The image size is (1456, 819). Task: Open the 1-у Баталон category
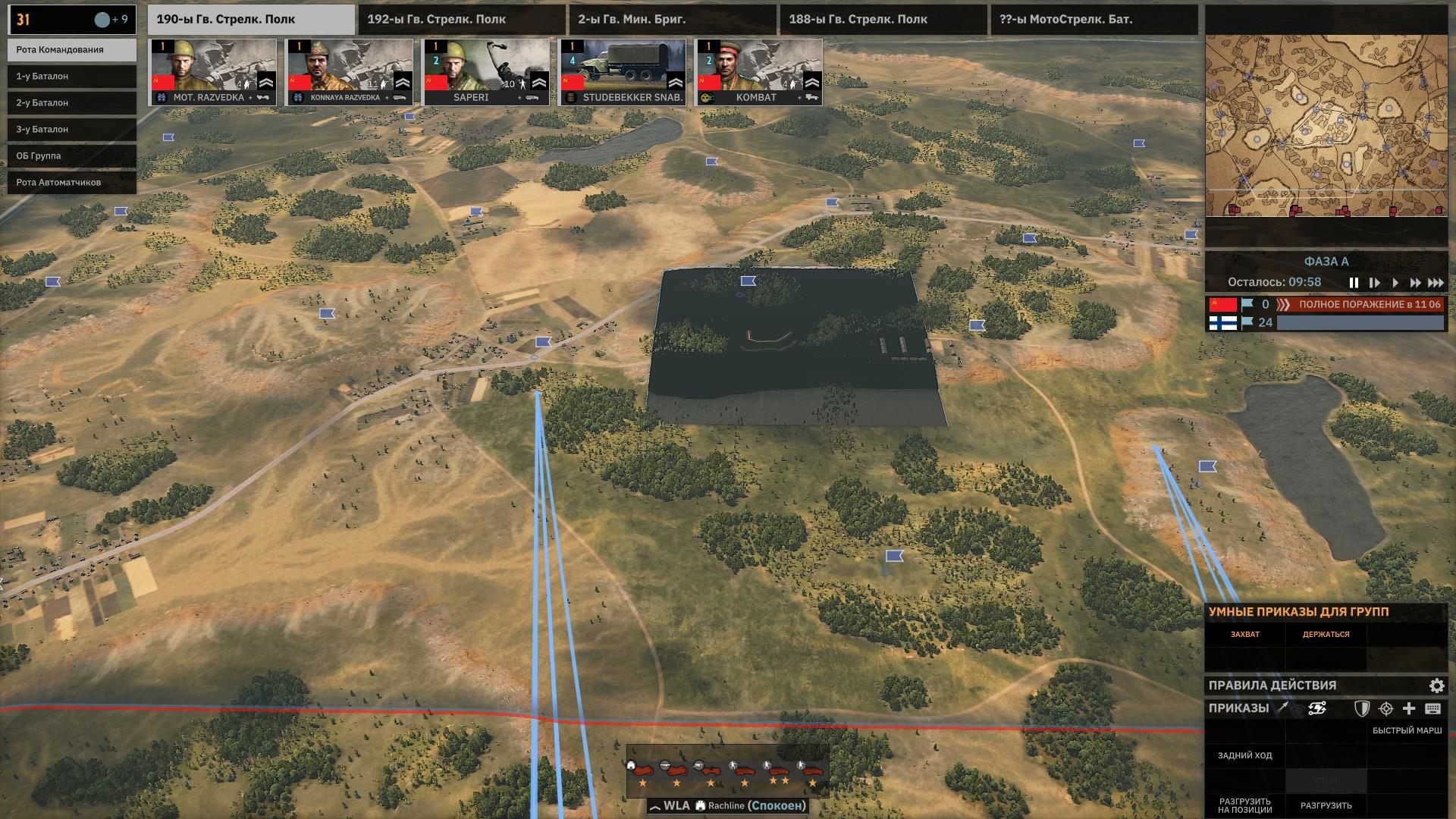click(x=72, y=77)
